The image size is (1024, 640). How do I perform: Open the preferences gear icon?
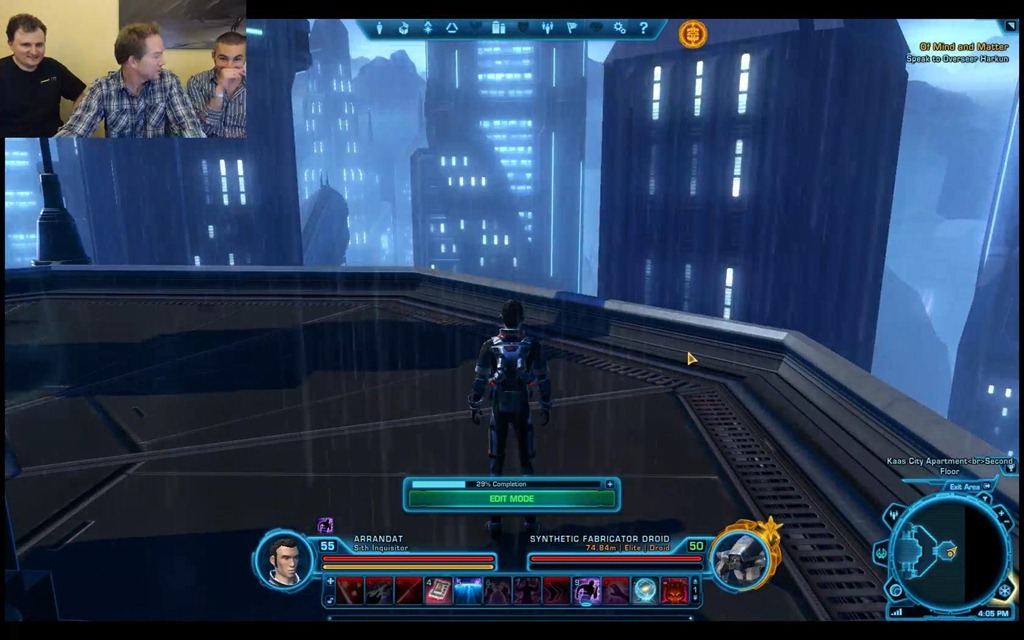[620, 28]
